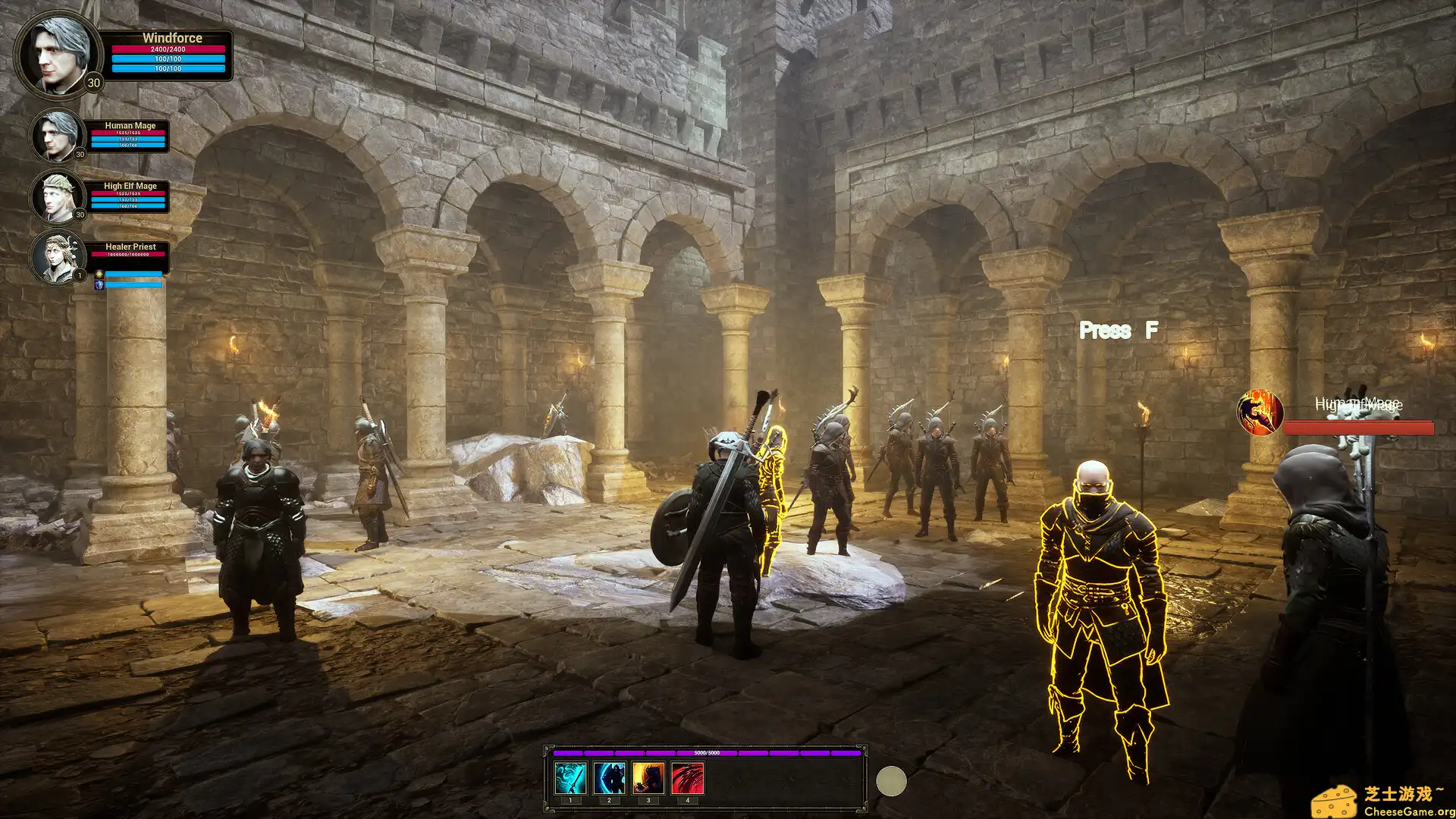Select the blue sword skill in hotbar slot 1
1456x819 pixels.
click(x=570, y=777)
